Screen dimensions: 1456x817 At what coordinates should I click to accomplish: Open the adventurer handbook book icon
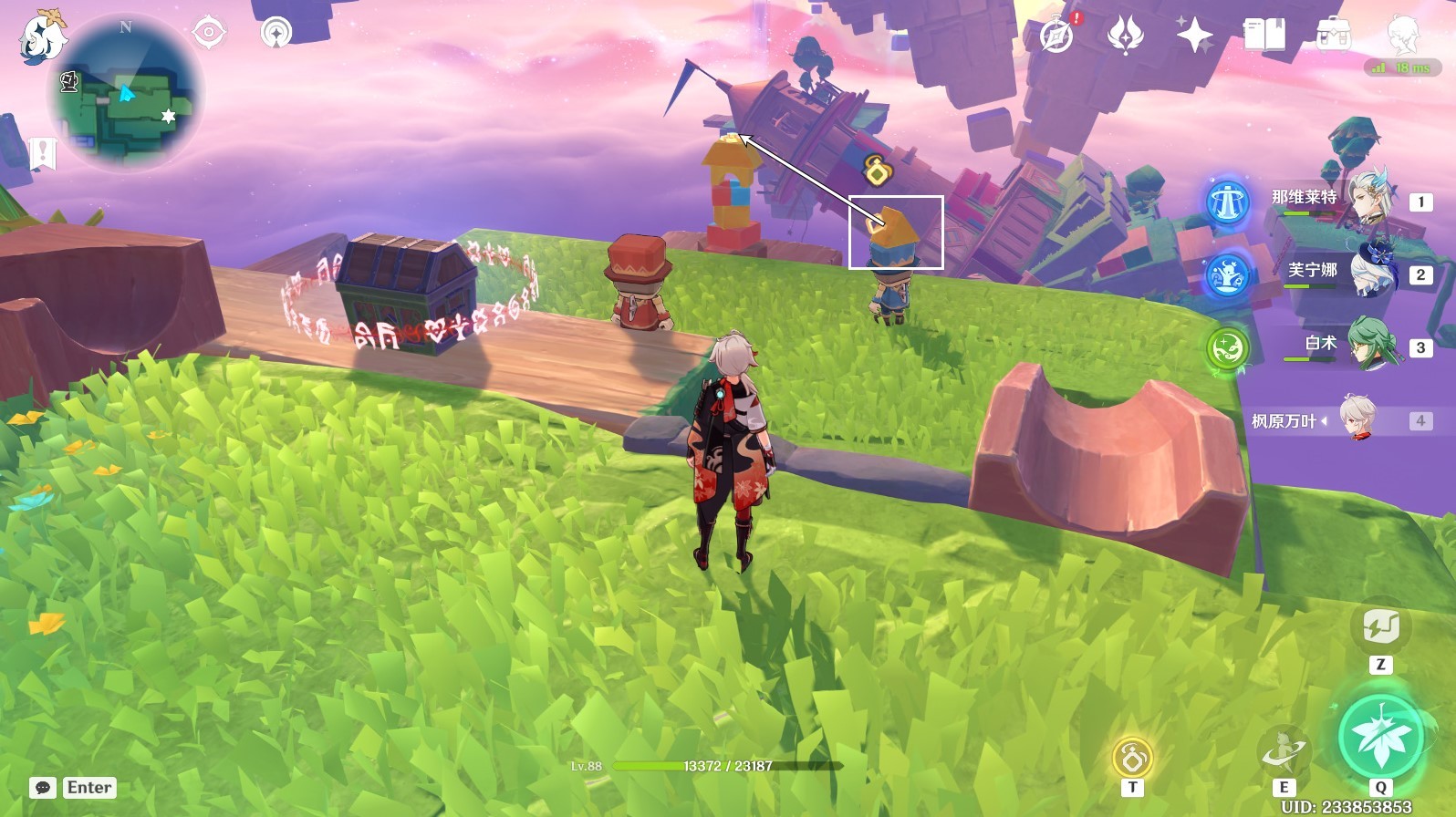tap(1264, 36)
